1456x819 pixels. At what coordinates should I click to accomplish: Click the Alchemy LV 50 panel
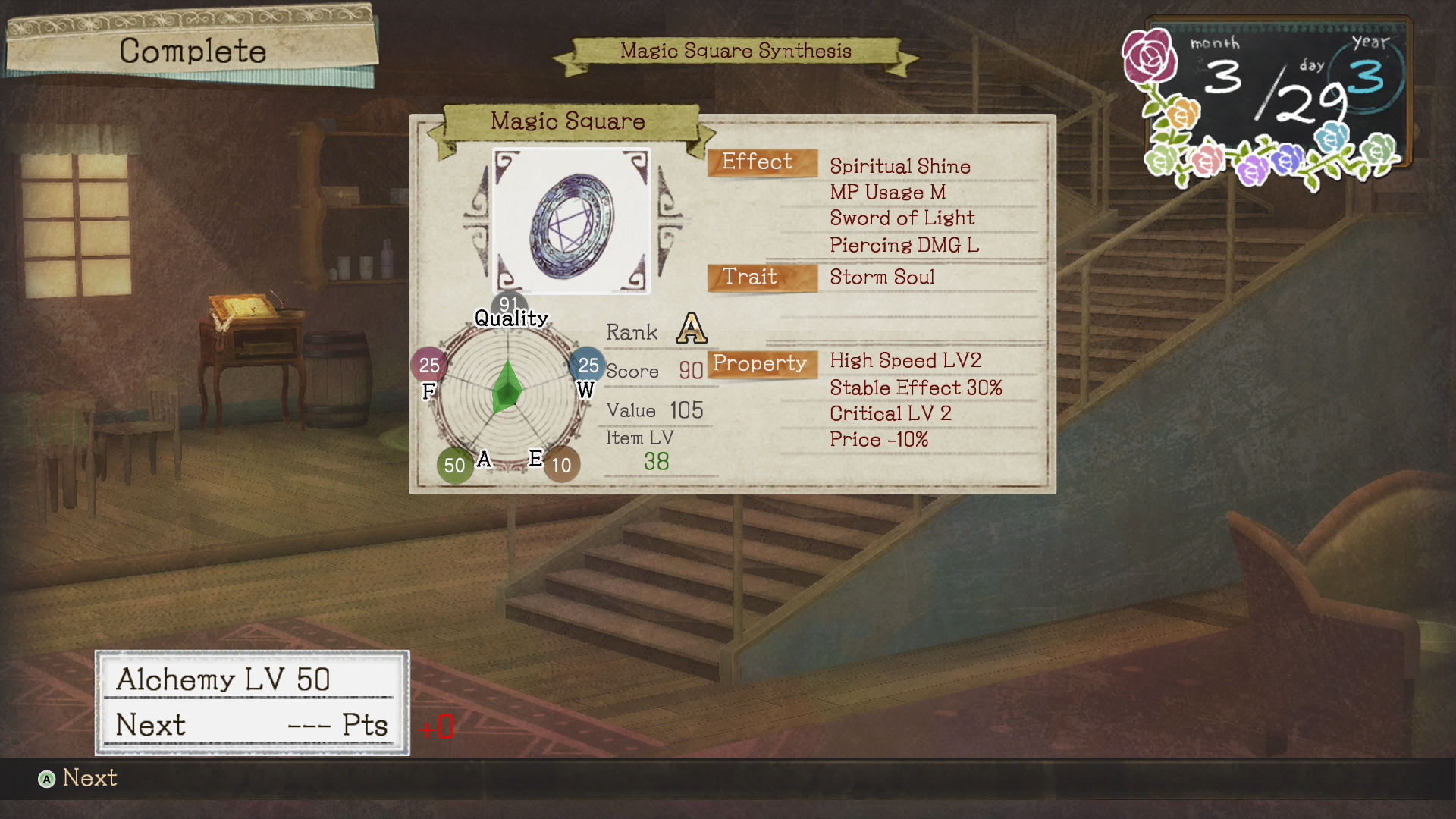pyautogui.click(x=253, y=701)
